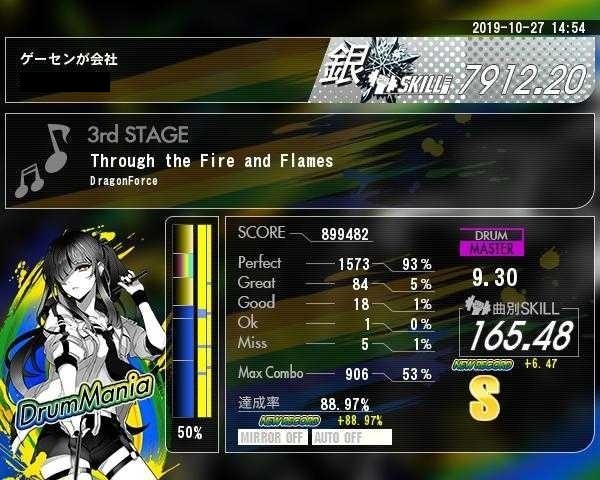Select the Through the Fire and Flames song panel
Screen dimensions: 600x480
click(300, 160)
